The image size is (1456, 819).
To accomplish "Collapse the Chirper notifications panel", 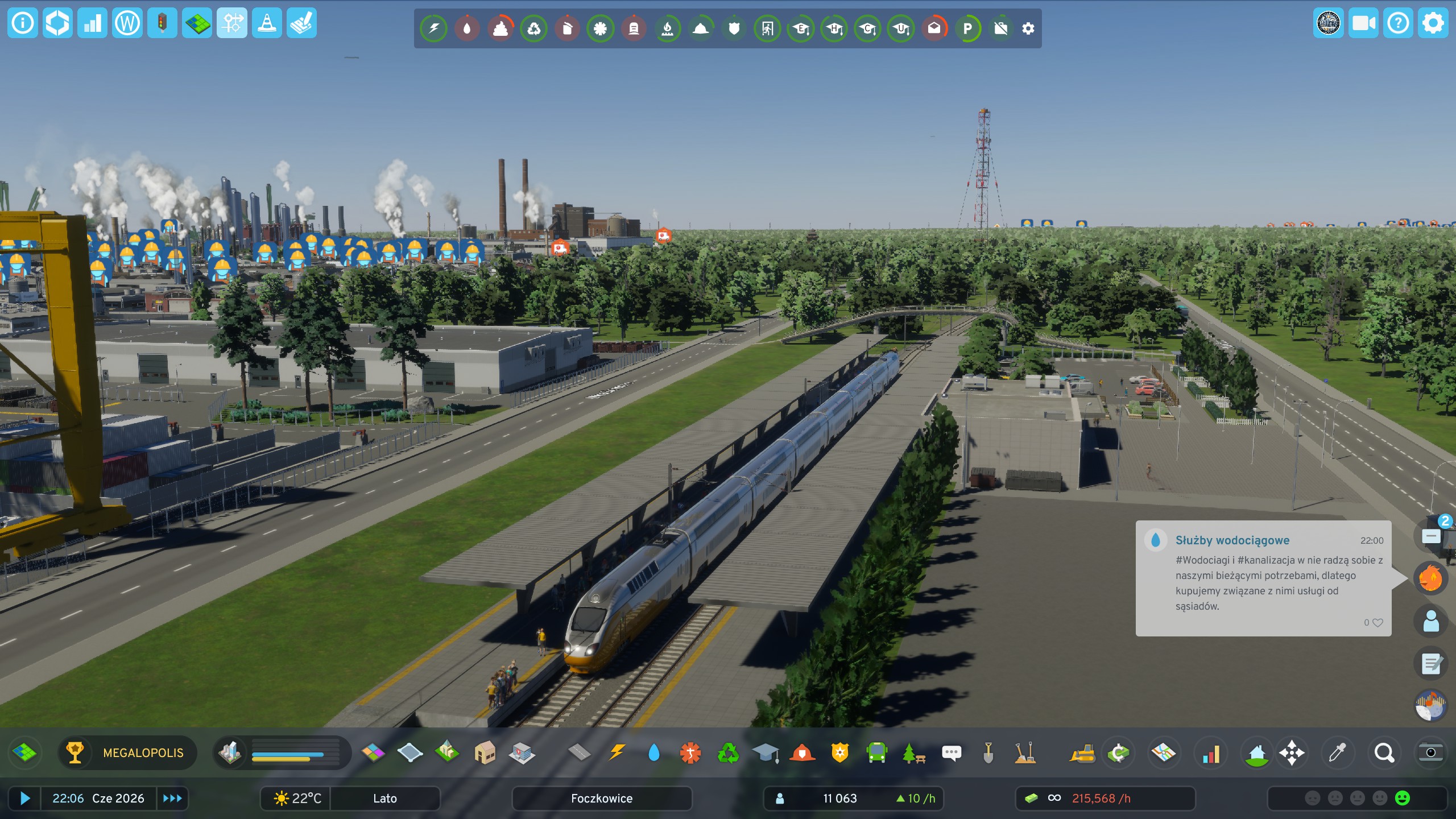I will (x=1432, y=535).
